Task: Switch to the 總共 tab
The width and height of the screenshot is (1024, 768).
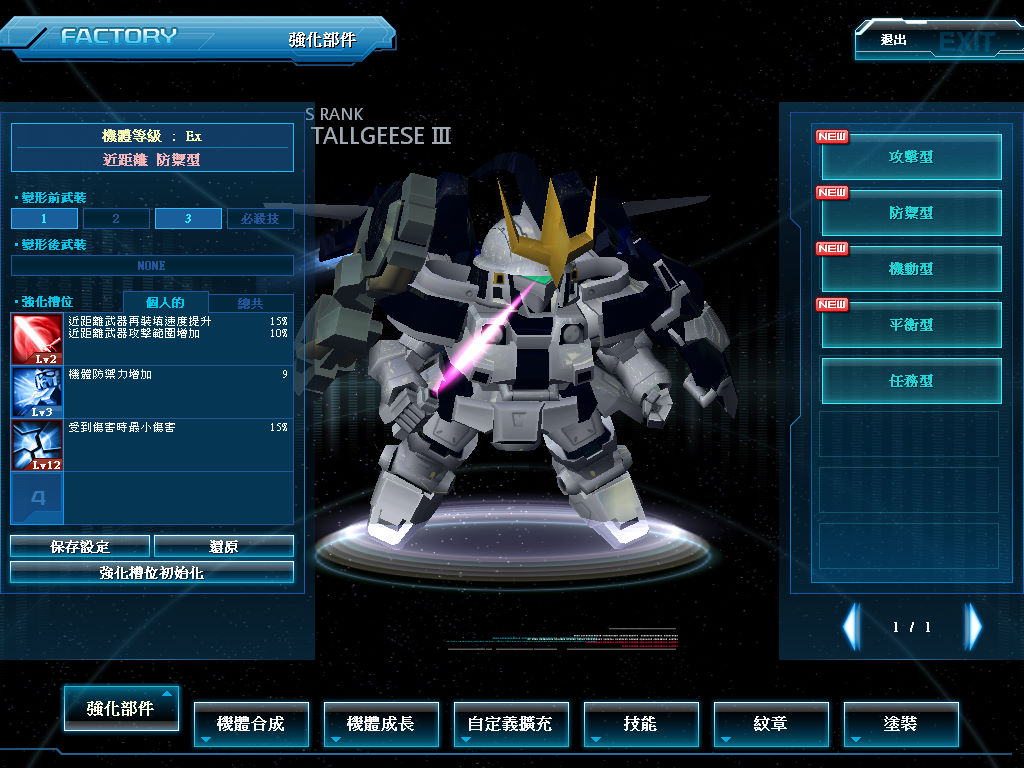Action: click(x=251, y=303)
